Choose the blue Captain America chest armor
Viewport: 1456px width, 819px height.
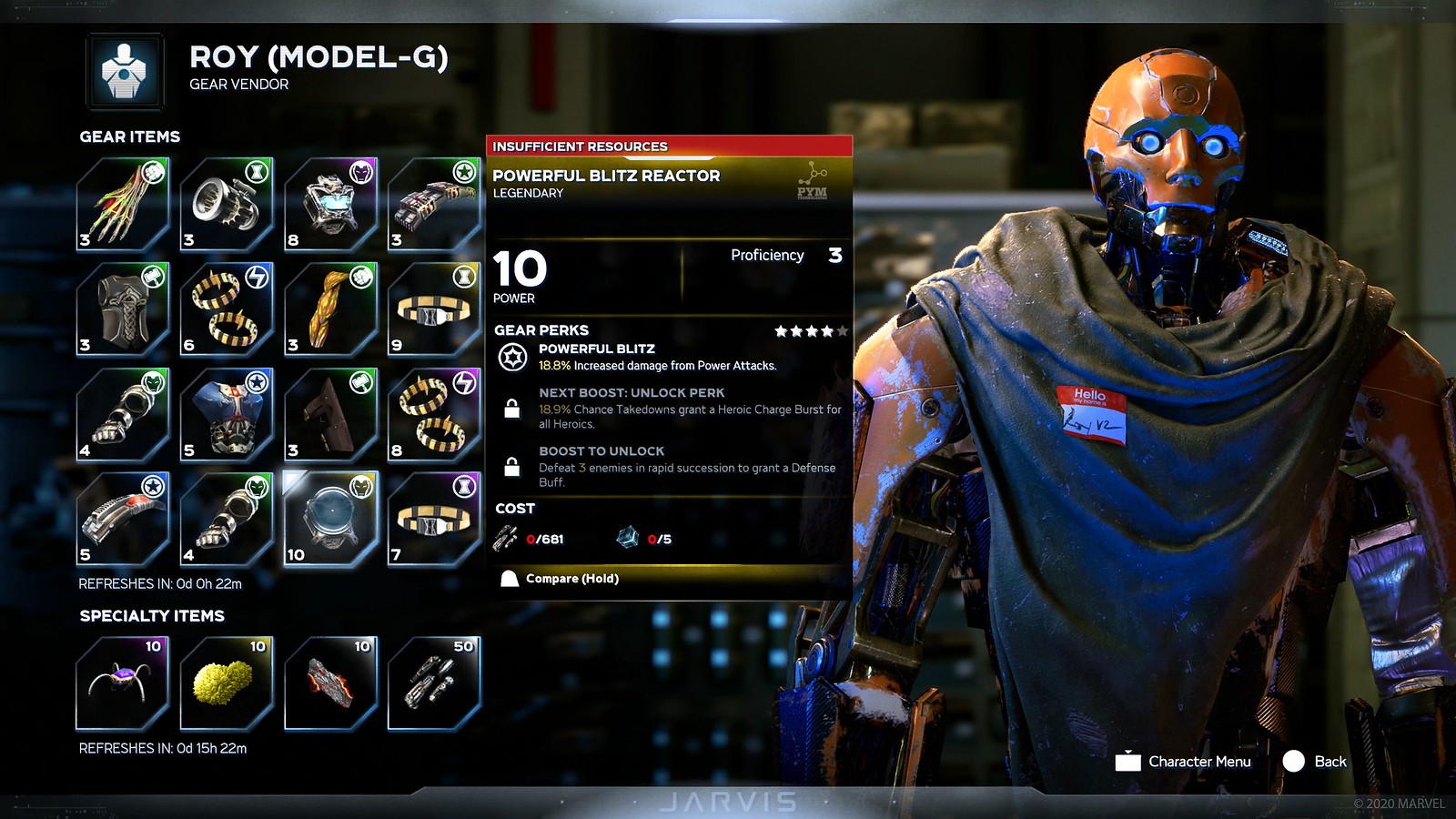pyautogui.click(x=227, y=415)
